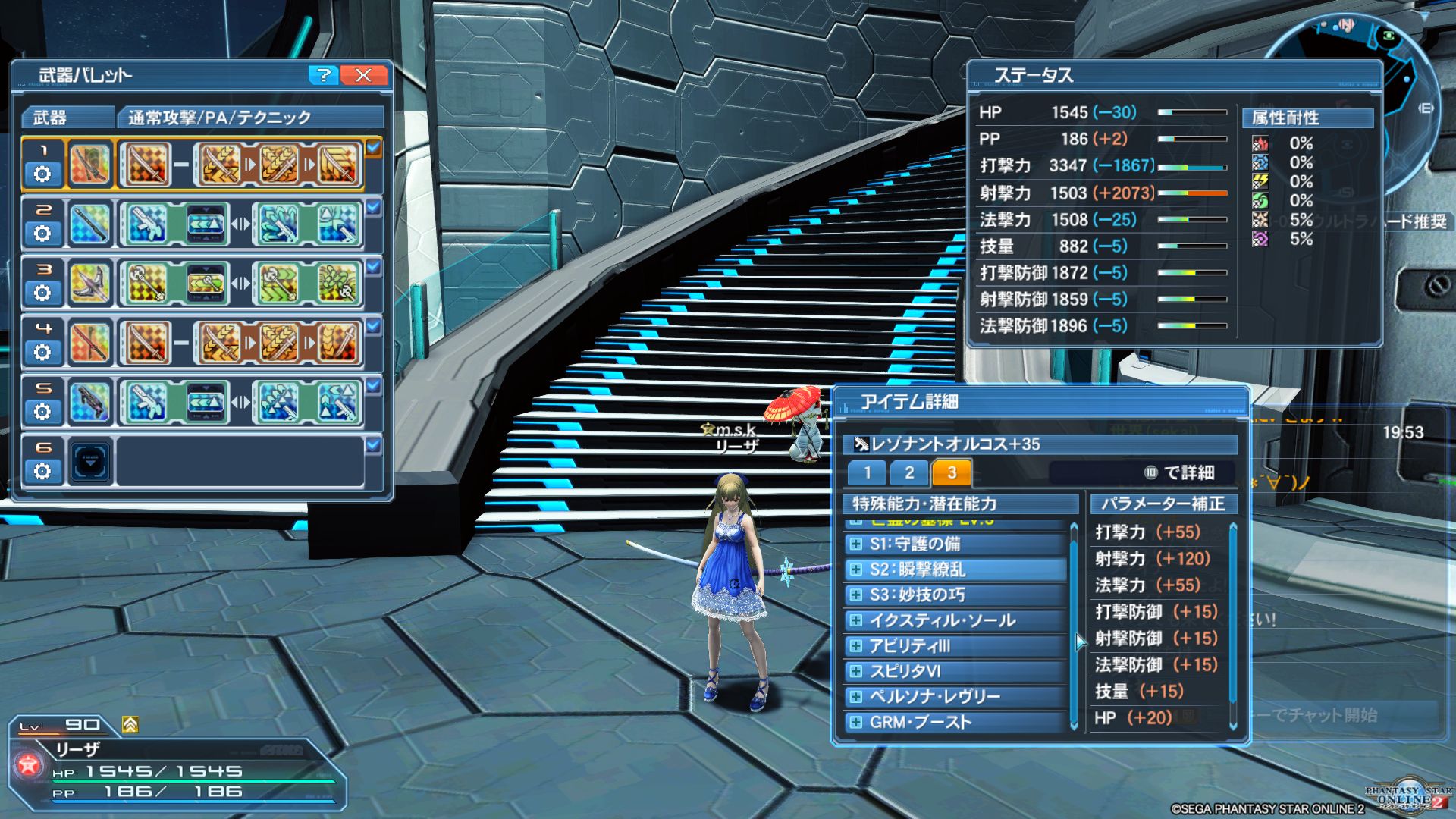
Task: Expand the S3: 妙技の巧 ability
Action: (x=856, y=595)
